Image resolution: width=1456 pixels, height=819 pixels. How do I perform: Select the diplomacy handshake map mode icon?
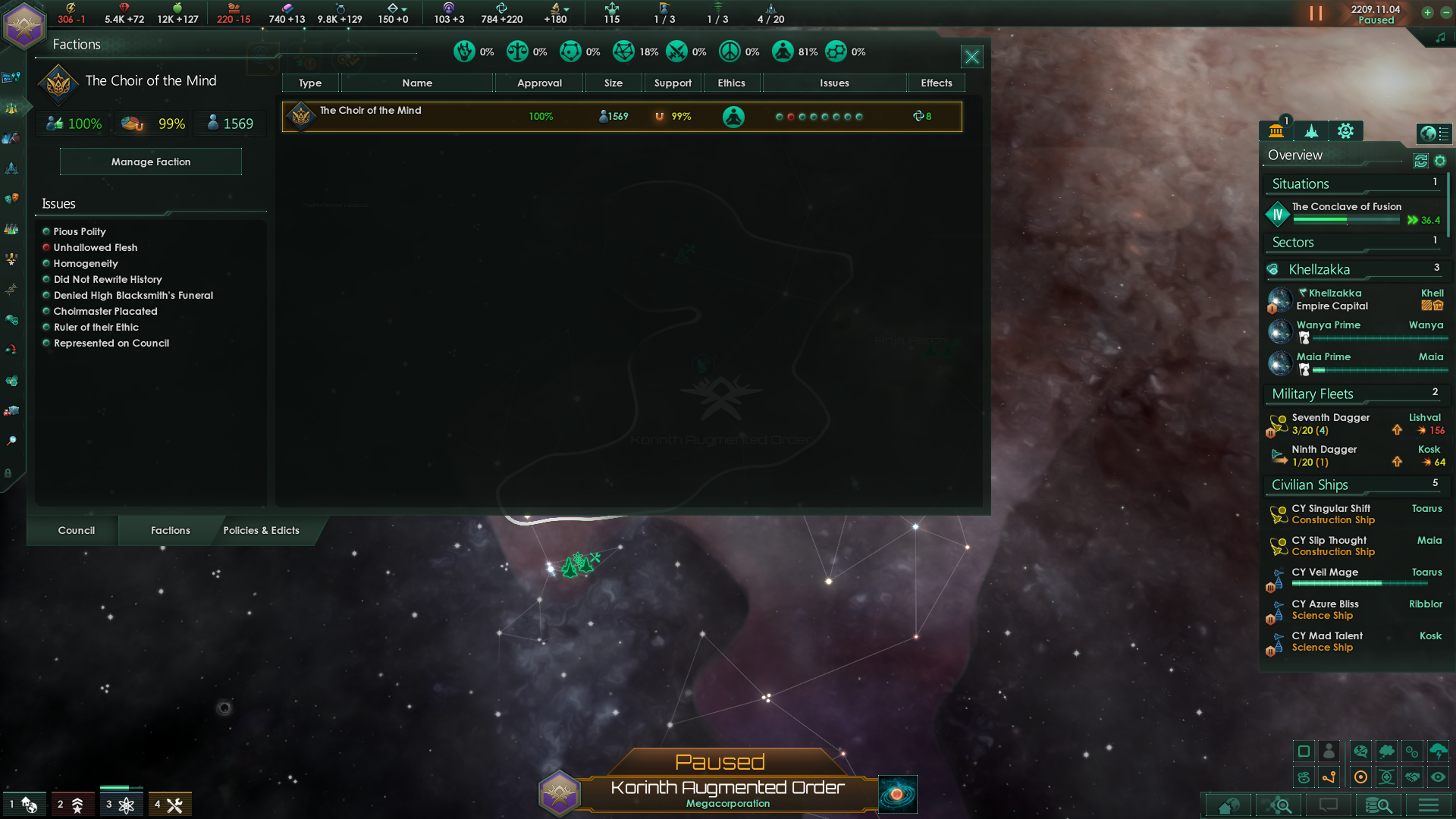pyautogui.click(x=1412, y=777)
